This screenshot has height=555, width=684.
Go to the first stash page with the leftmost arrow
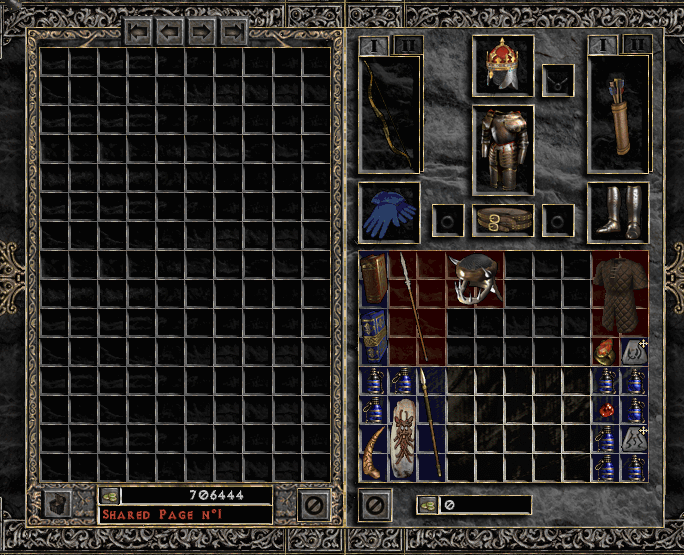tap(139, 32)
